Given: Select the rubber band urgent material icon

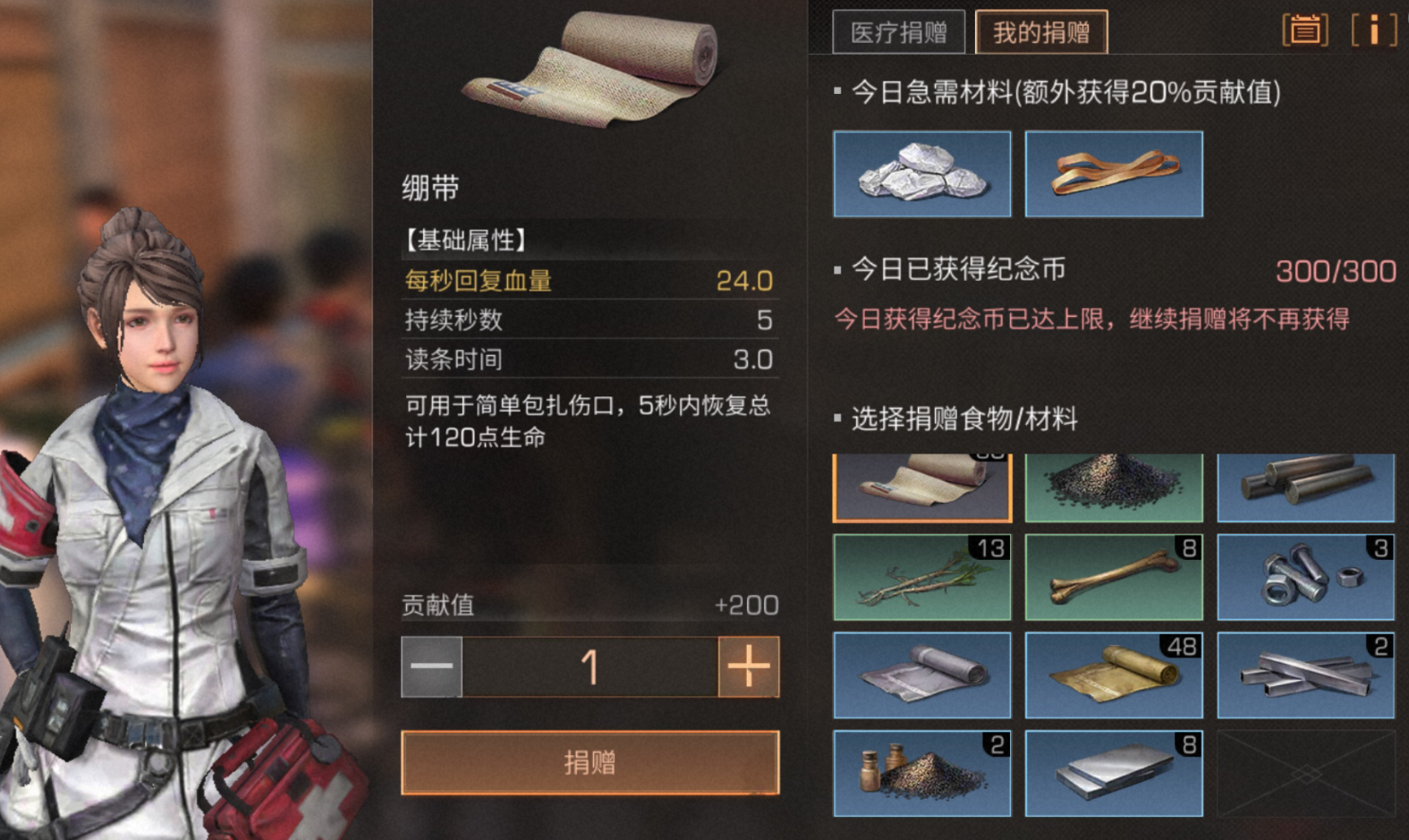Looking at the screenshot, I should pyautogui.click(x=1113, y=174).
